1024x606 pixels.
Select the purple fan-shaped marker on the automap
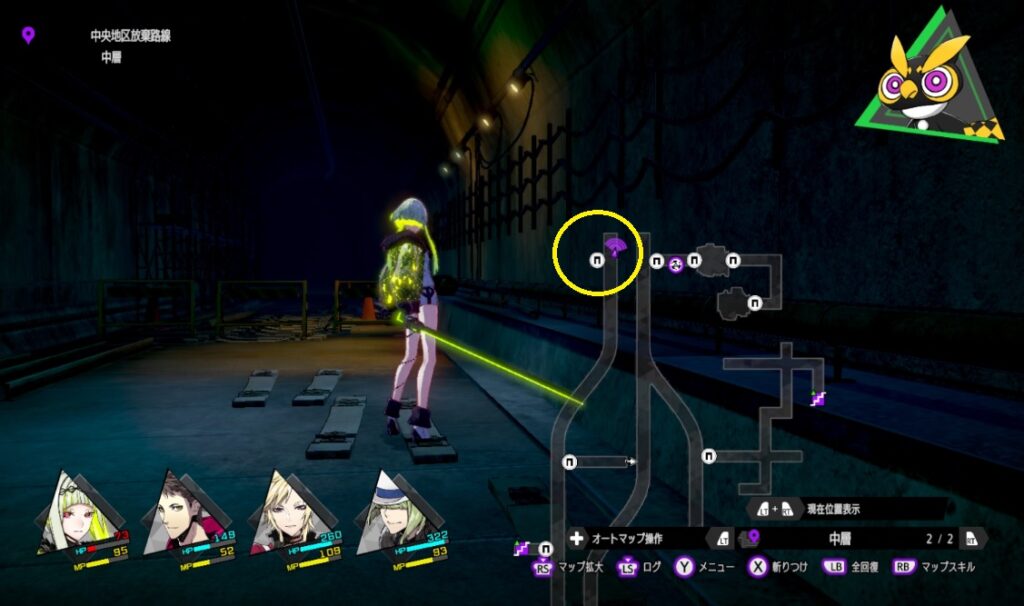click(x=615, y=247)
